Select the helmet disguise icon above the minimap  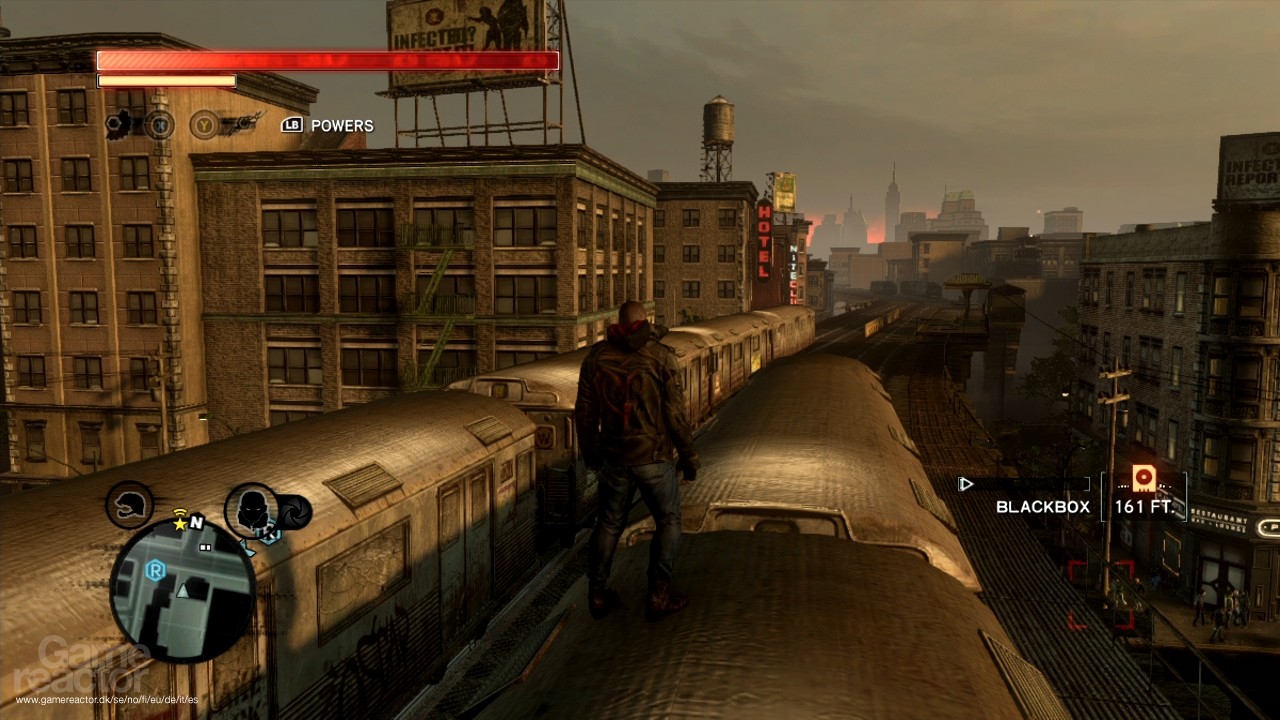pos(128,505)
